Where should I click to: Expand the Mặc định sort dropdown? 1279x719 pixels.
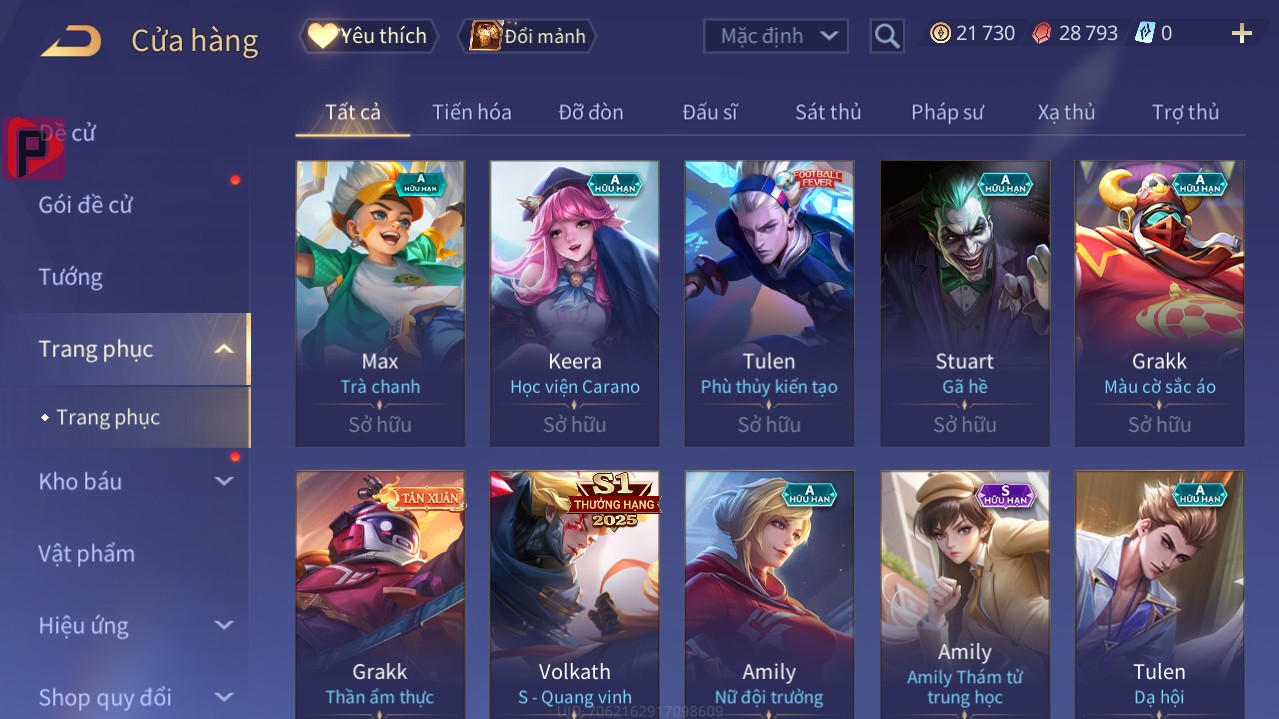776,36
